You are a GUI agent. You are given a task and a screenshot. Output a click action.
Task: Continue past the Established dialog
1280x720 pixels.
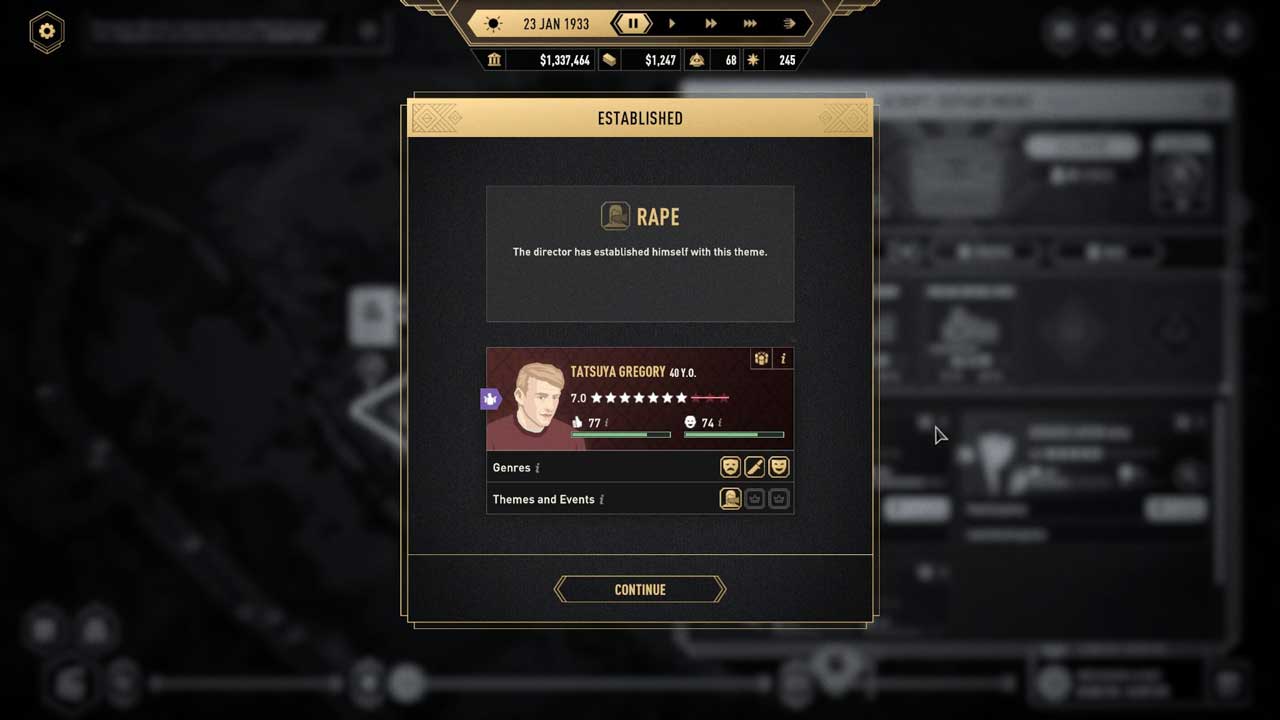click(640, 590)
